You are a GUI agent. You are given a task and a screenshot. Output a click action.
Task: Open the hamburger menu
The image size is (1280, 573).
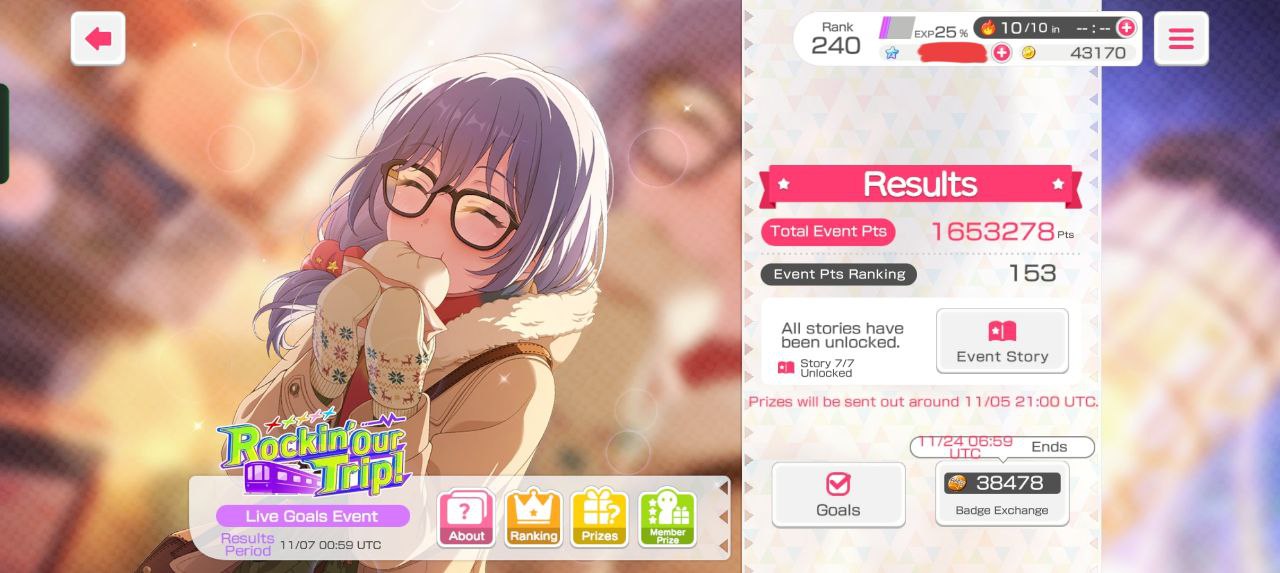coord(1181,39)
